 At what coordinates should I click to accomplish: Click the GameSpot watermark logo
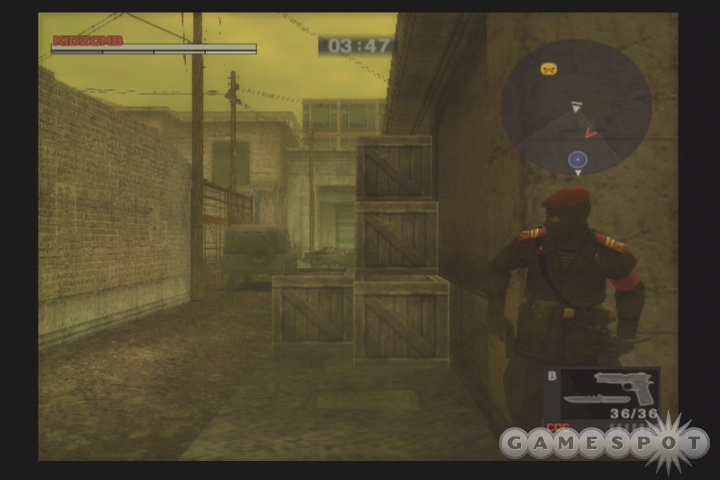605,442
